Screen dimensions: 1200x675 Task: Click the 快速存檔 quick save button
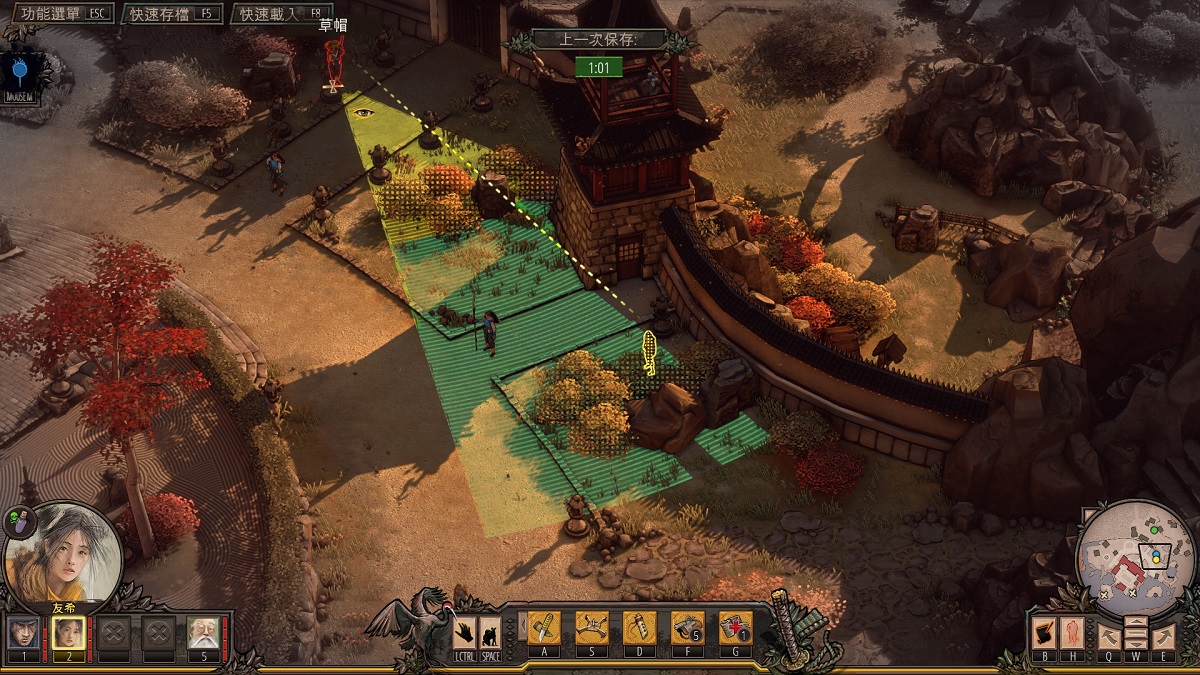click(172, 13)
